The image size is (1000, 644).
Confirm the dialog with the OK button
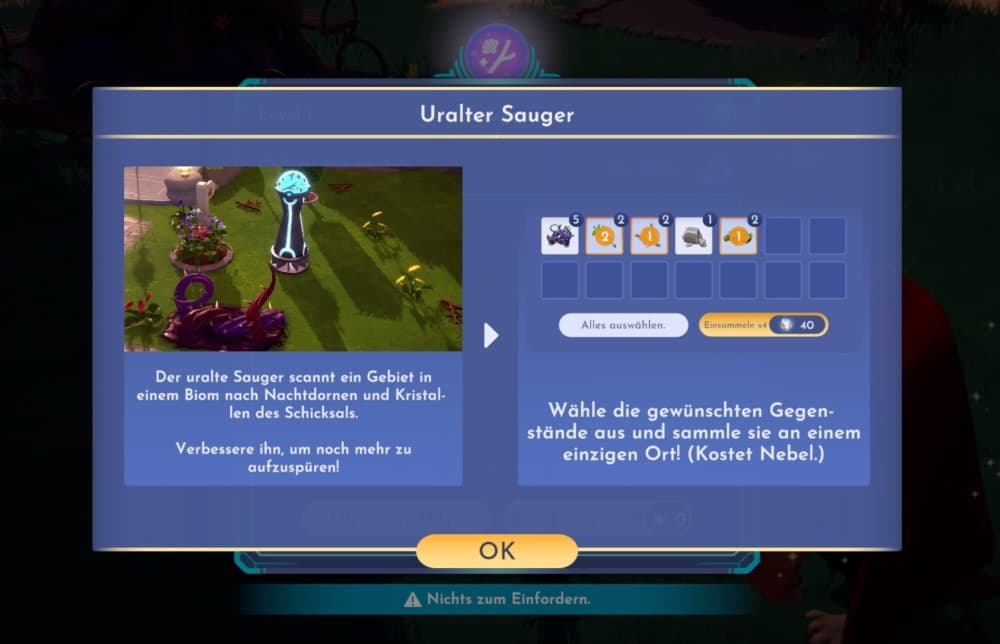pyautogui.click(x=497, y=551)
